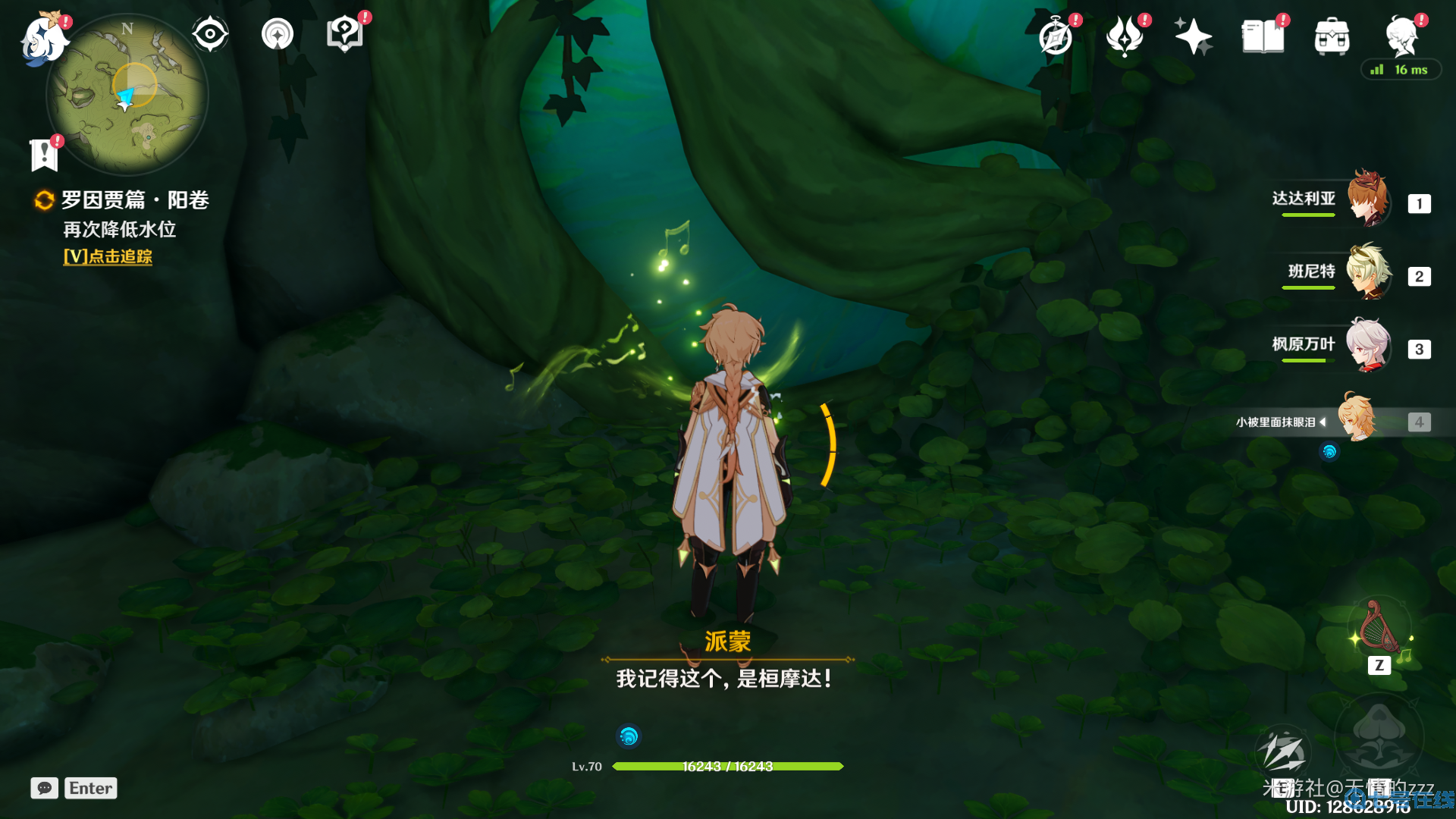This screenshot has width=1456, height=819.
Task: Open the inventory backpack icon
Action: pos(1332,36)
